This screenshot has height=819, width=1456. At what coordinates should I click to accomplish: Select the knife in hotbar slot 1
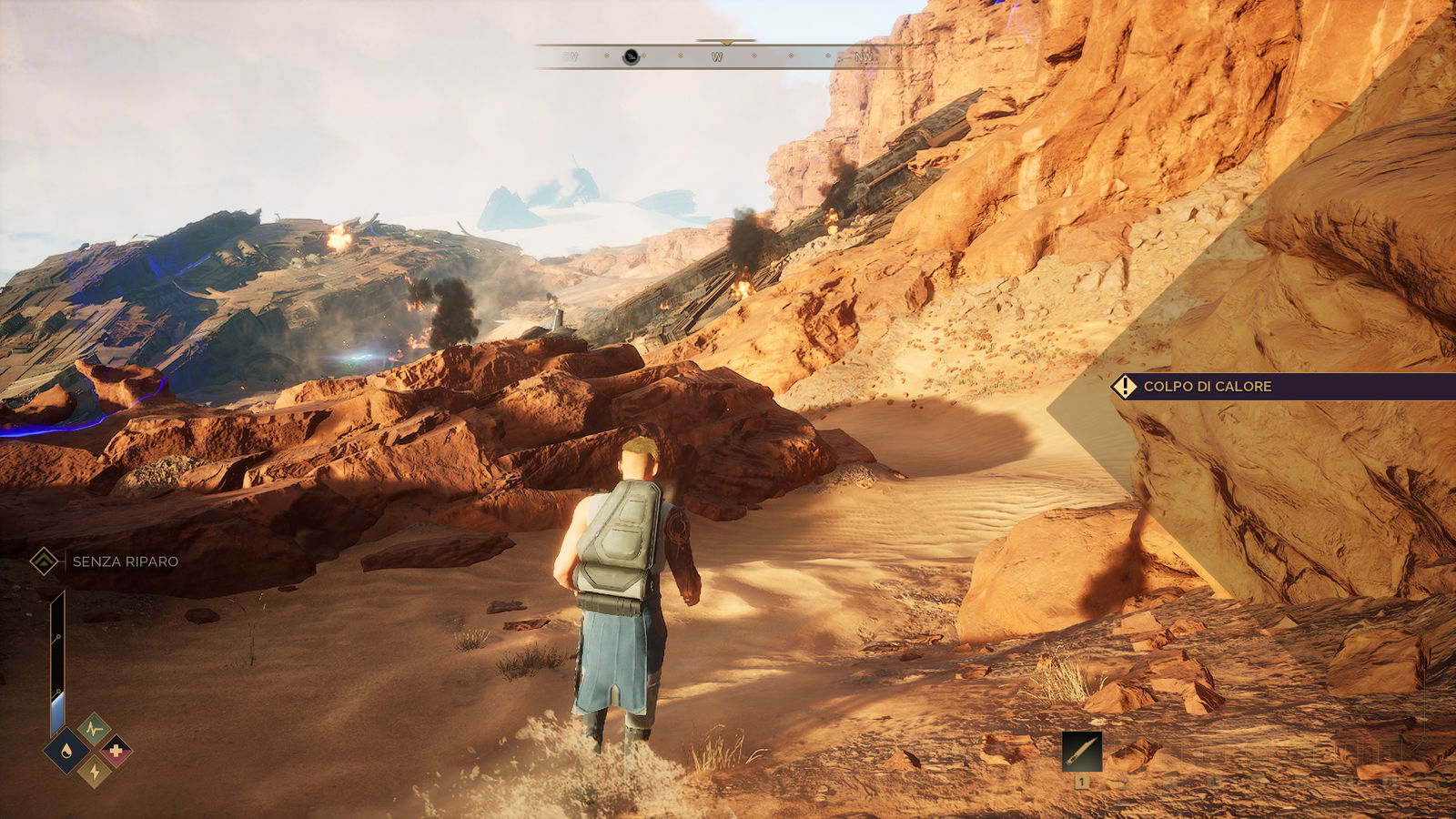[x=1081, y=752]
